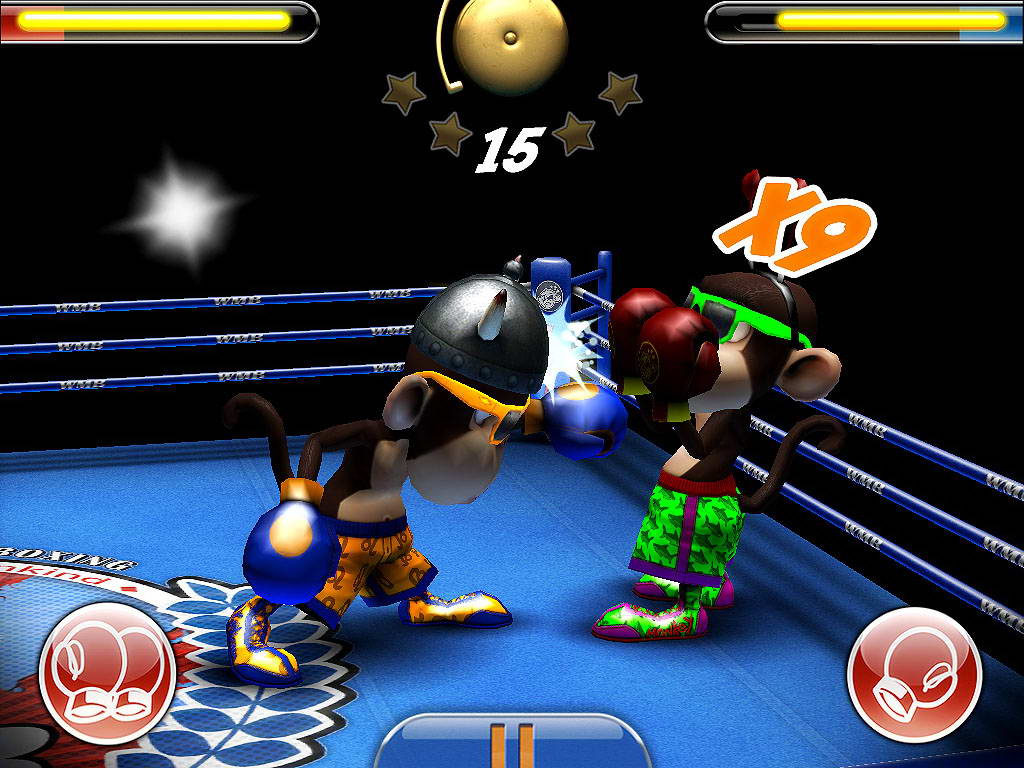The width and height of the screenshot is (1024, 768).
Task: Pause the match with the pause button
Action: coord(511,743)
